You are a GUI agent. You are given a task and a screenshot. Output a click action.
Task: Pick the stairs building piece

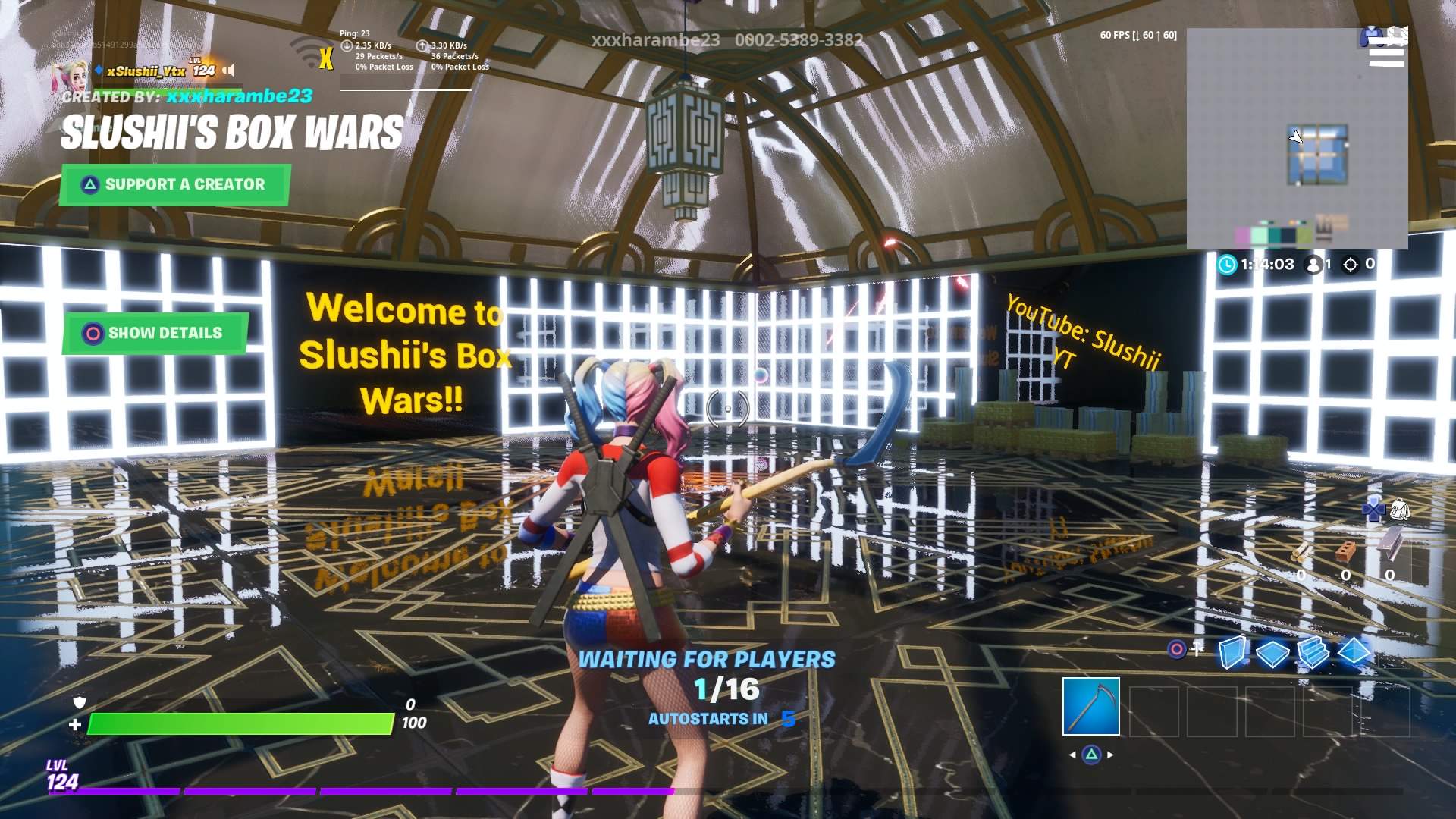[1313, 652]
